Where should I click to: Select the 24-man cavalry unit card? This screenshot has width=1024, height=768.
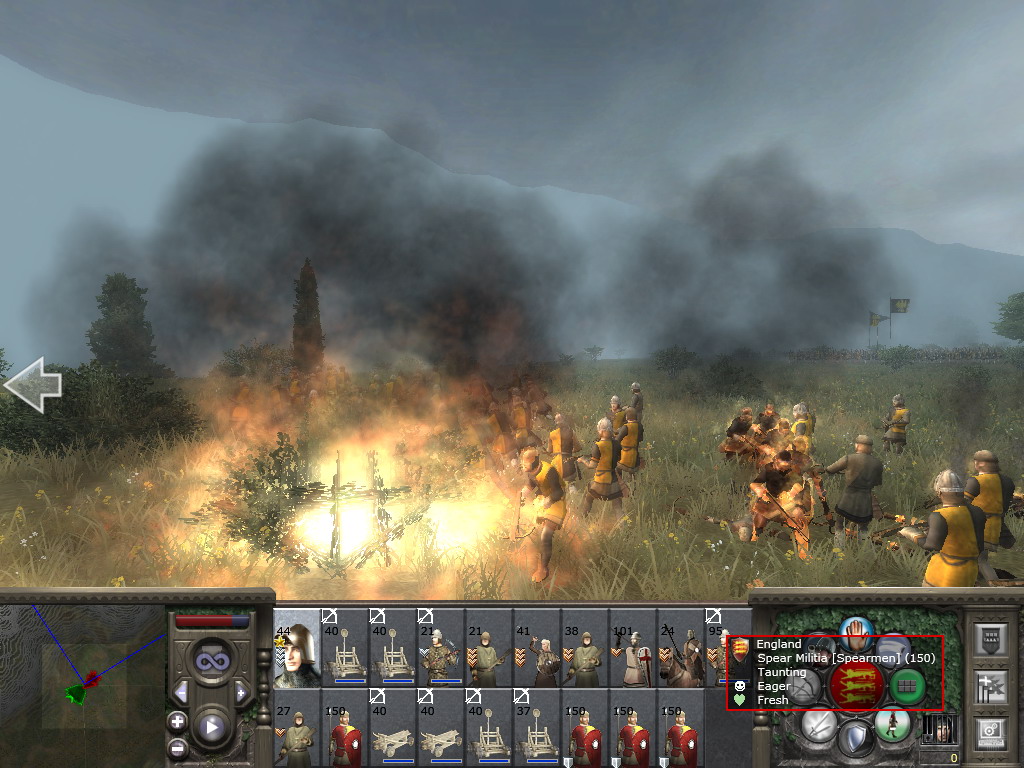[681, 648]
